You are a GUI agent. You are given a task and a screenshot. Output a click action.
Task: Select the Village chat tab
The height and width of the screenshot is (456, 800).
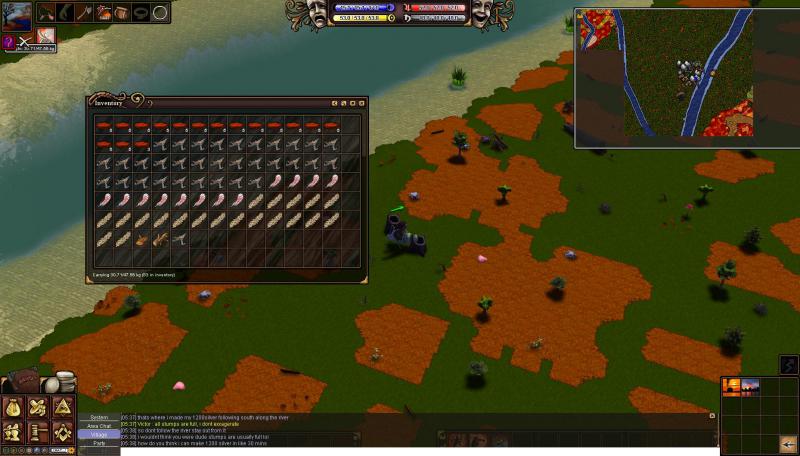[99, 435]
